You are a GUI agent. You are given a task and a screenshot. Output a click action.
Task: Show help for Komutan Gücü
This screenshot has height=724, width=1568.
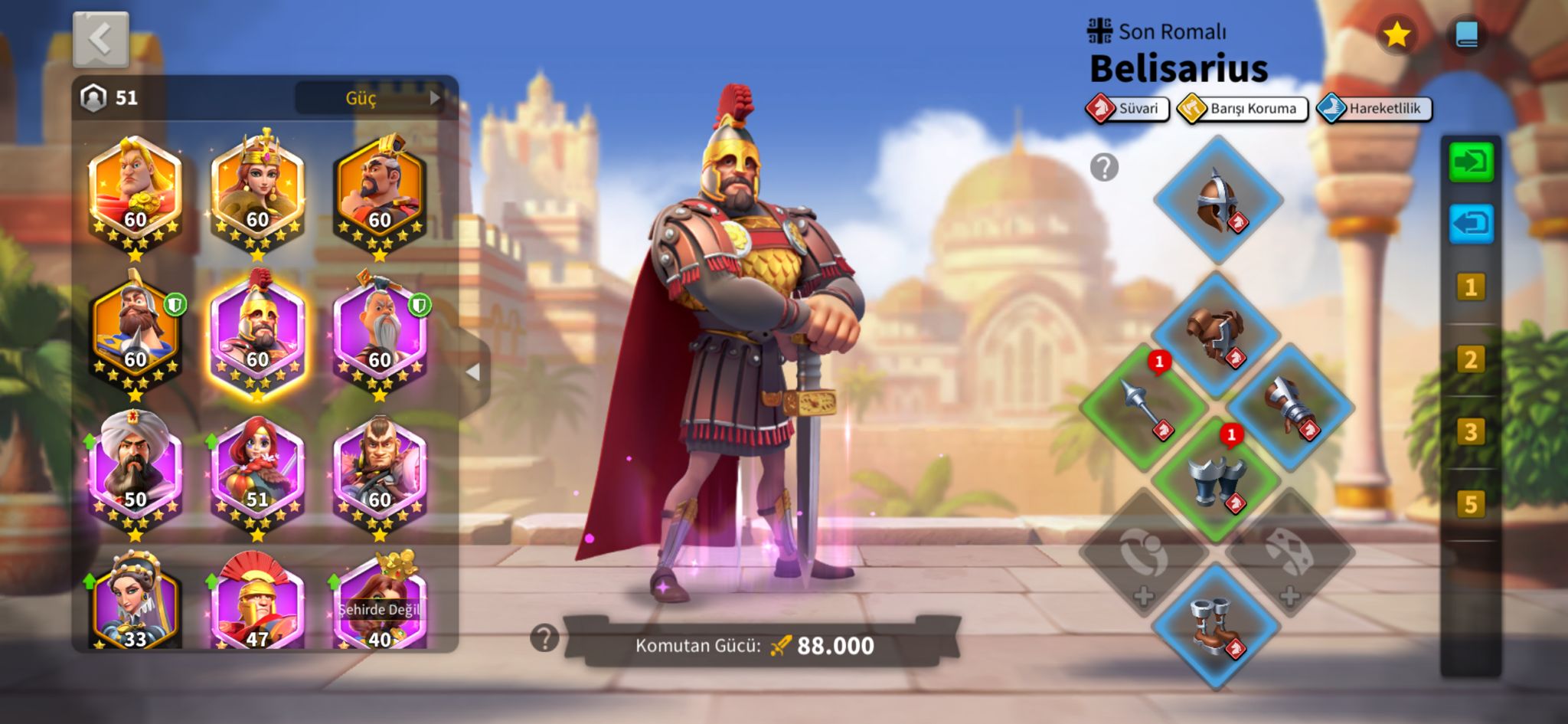pyautogui.click(x=544, y=637)
